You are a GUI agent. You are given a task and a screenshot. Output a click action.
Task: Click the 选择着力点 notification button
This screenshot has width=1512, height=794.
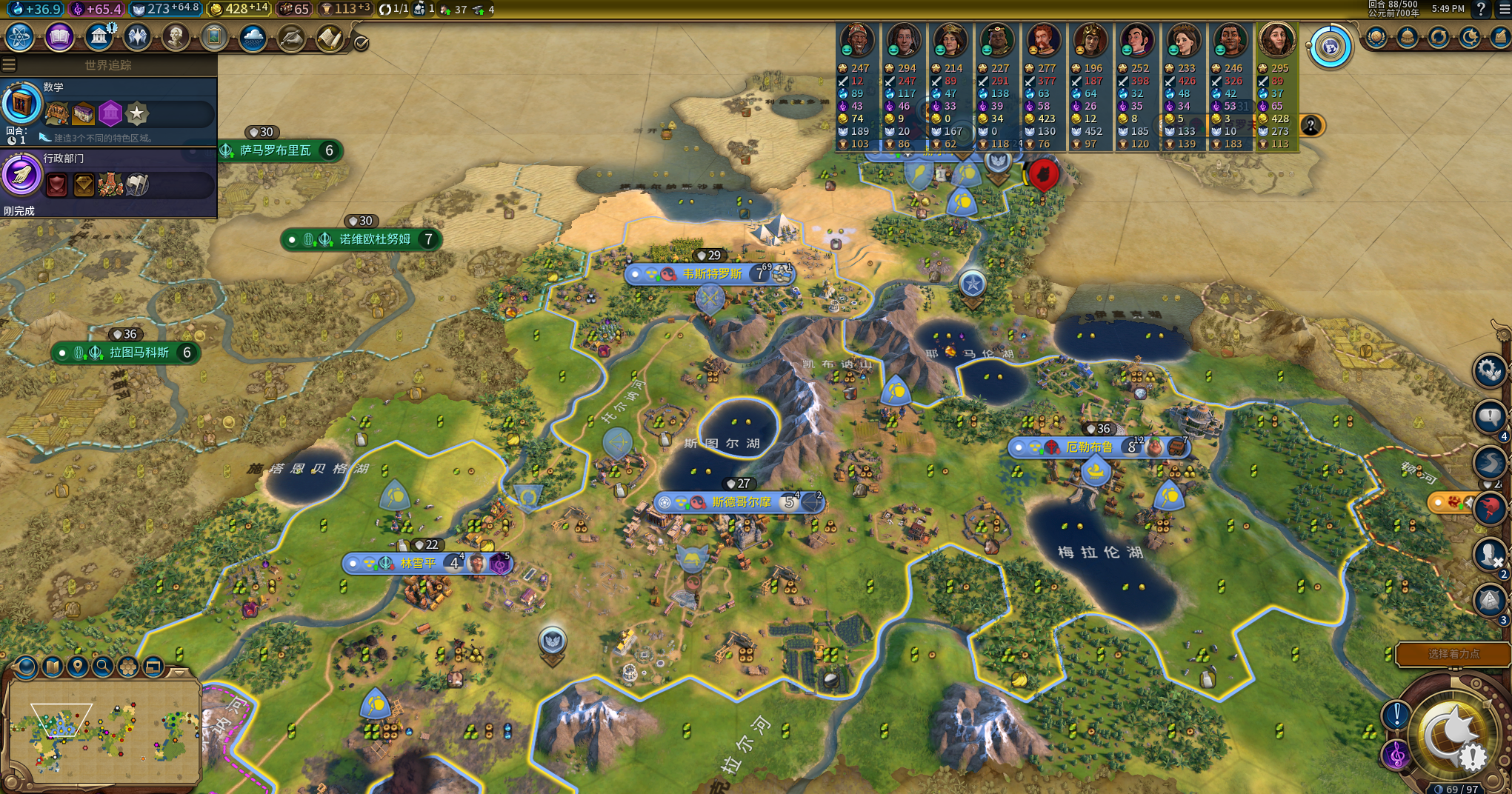pyautogui.click(x=1453, y=654)
